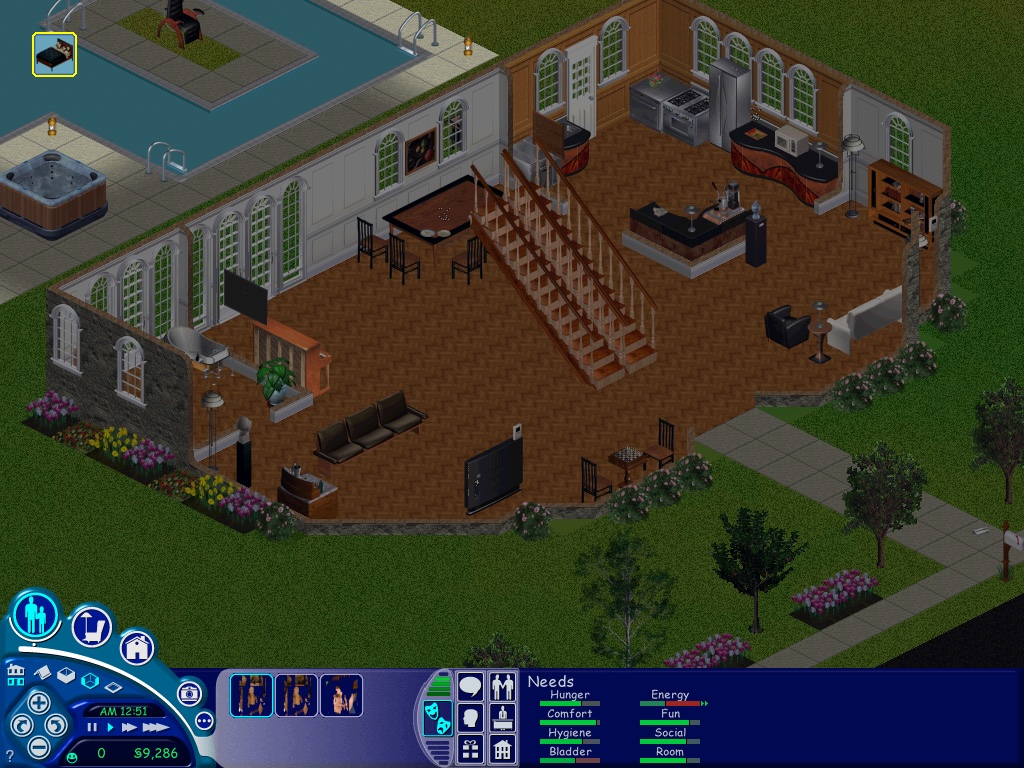1024x768 pixels.
Task: Set game speed to fast forward
Action: 128,728
